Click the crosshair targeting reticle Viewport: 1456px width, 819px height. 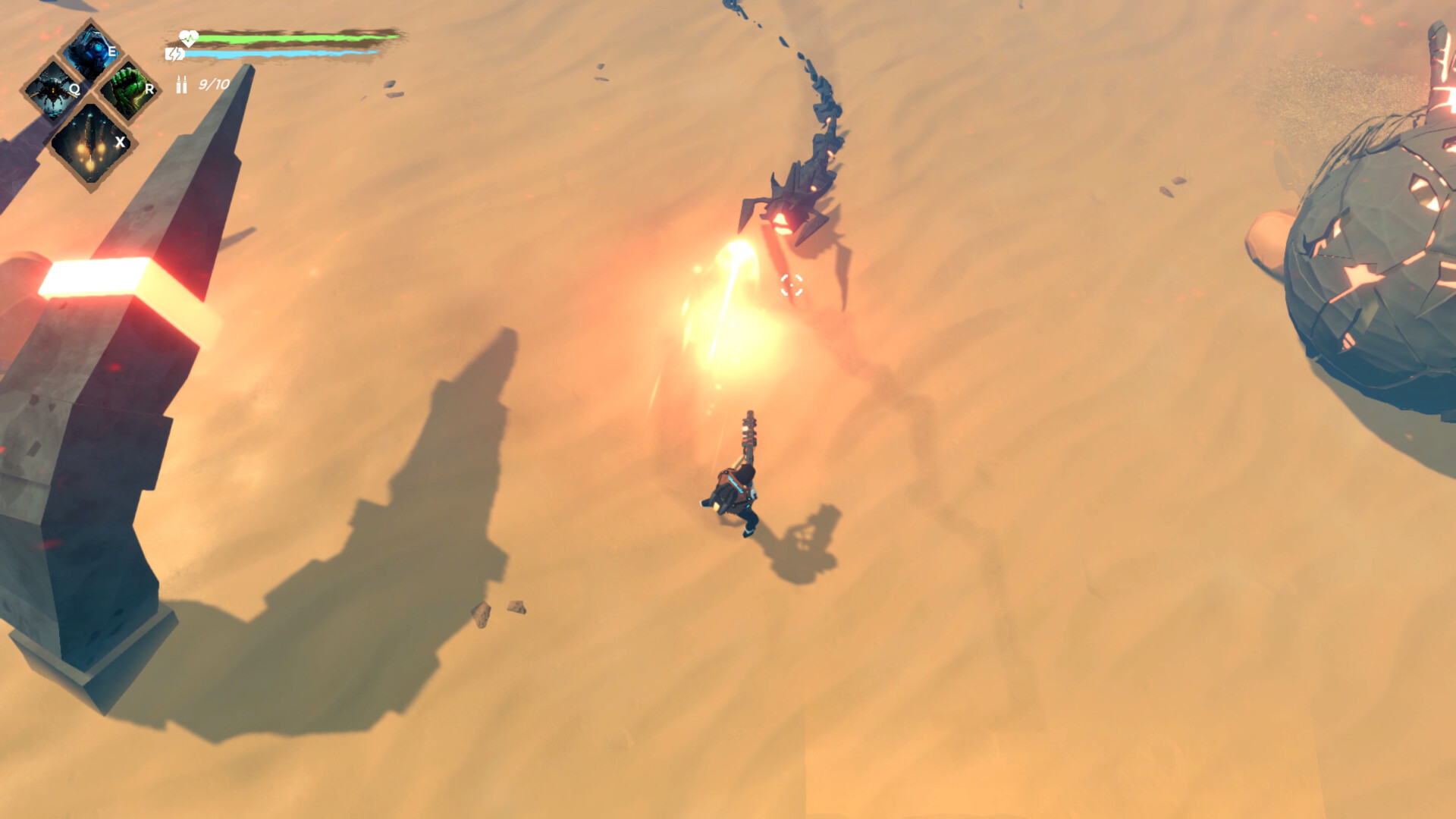tap(792, 286)
